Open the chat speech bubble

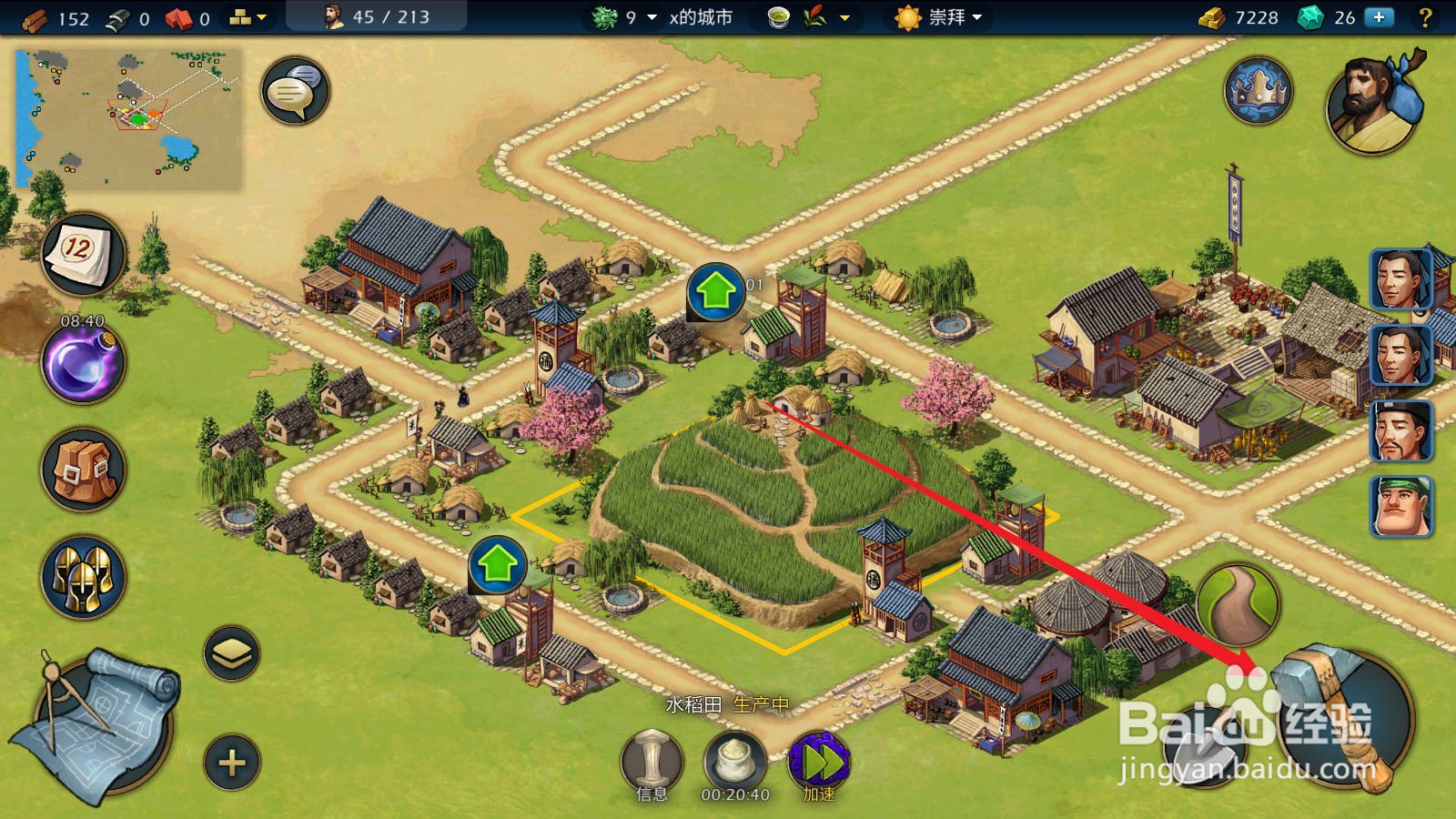(295, 91)
